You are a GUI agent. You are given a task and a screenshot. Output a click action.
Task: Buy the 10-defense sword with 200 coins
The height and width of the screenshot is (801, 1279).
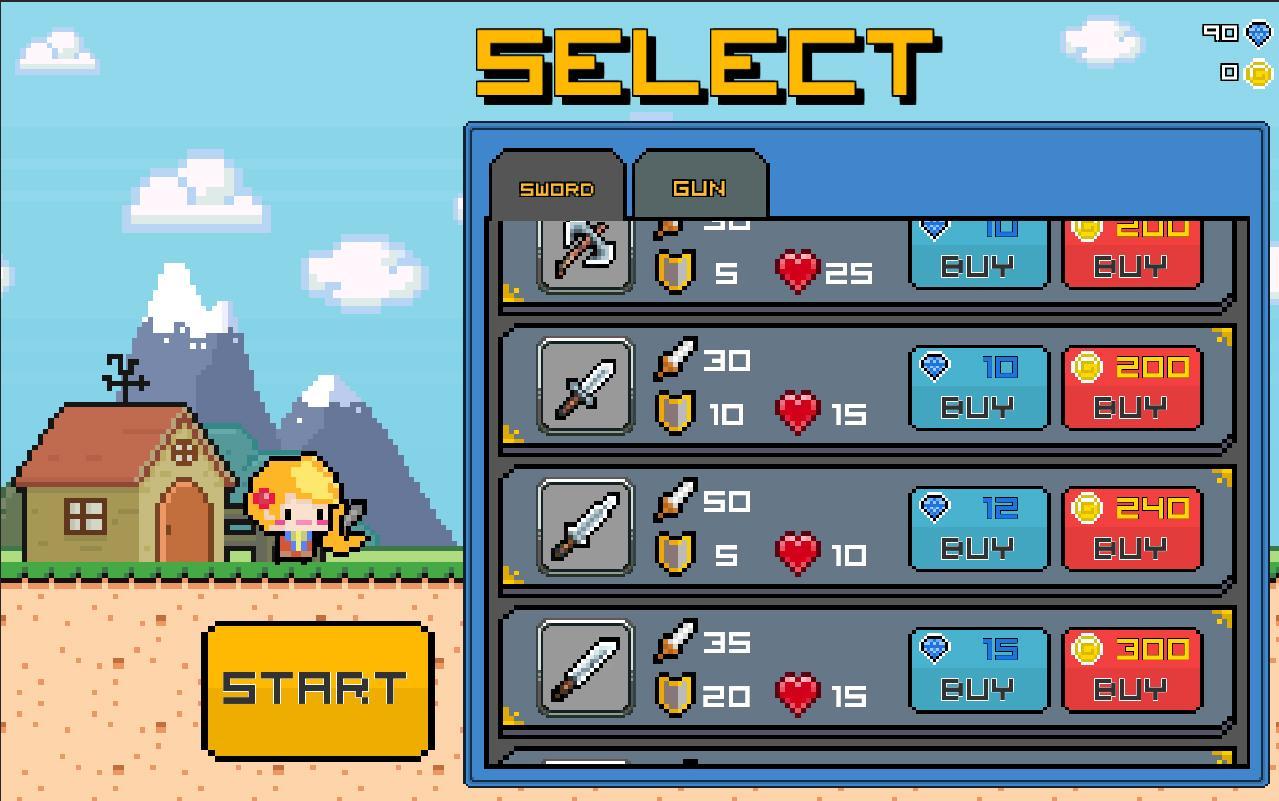click(1131, 389)
